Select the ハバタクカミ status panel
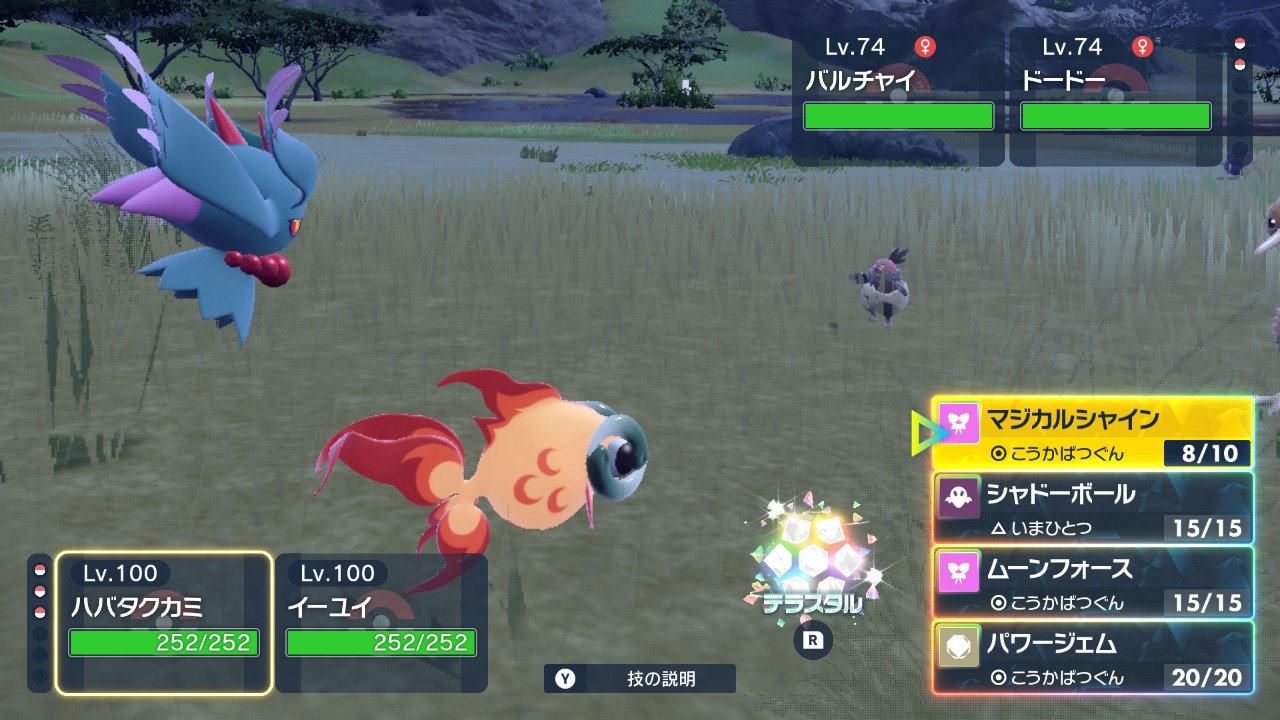1280x720 pixels. click(x=164, y=622)
